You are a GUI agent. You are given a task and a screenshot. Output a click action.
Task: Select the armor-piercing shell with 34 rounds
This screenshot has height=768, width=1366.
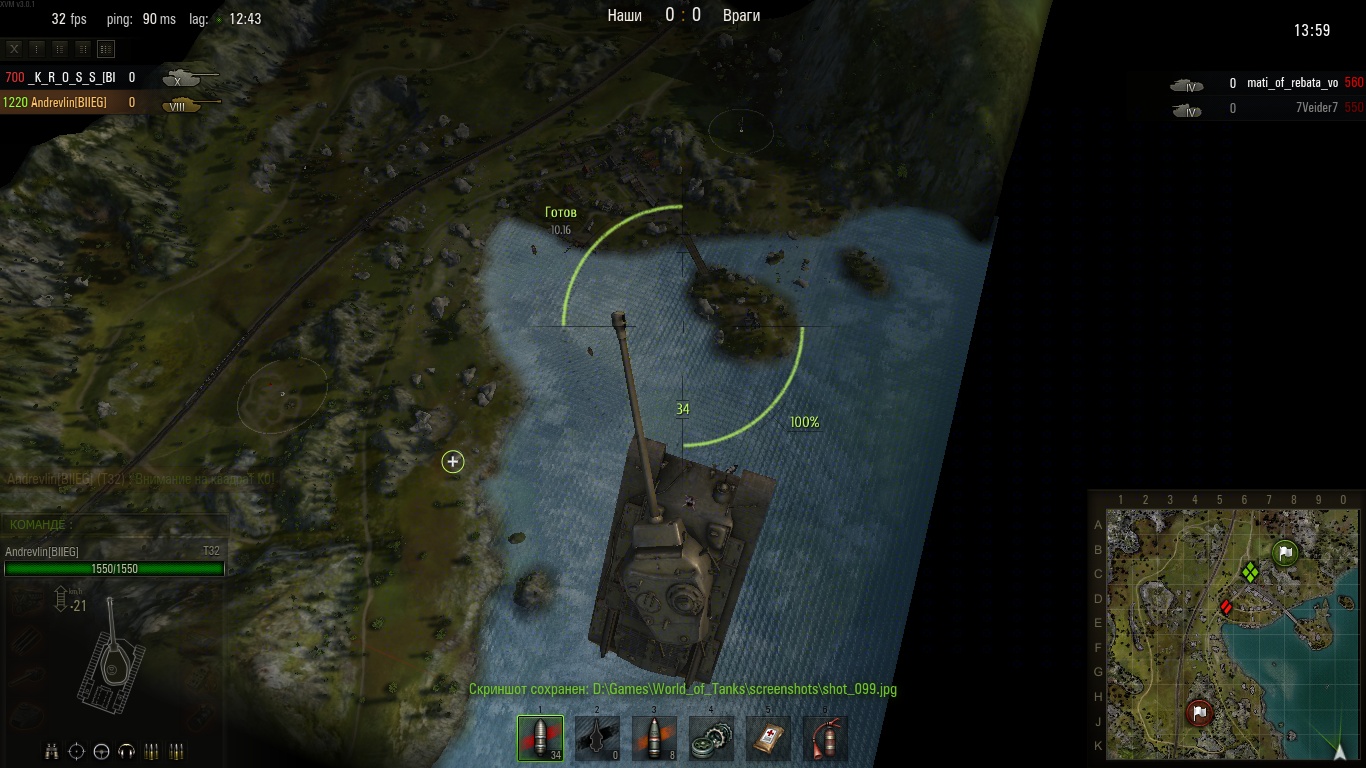click(x=540, y=738)
